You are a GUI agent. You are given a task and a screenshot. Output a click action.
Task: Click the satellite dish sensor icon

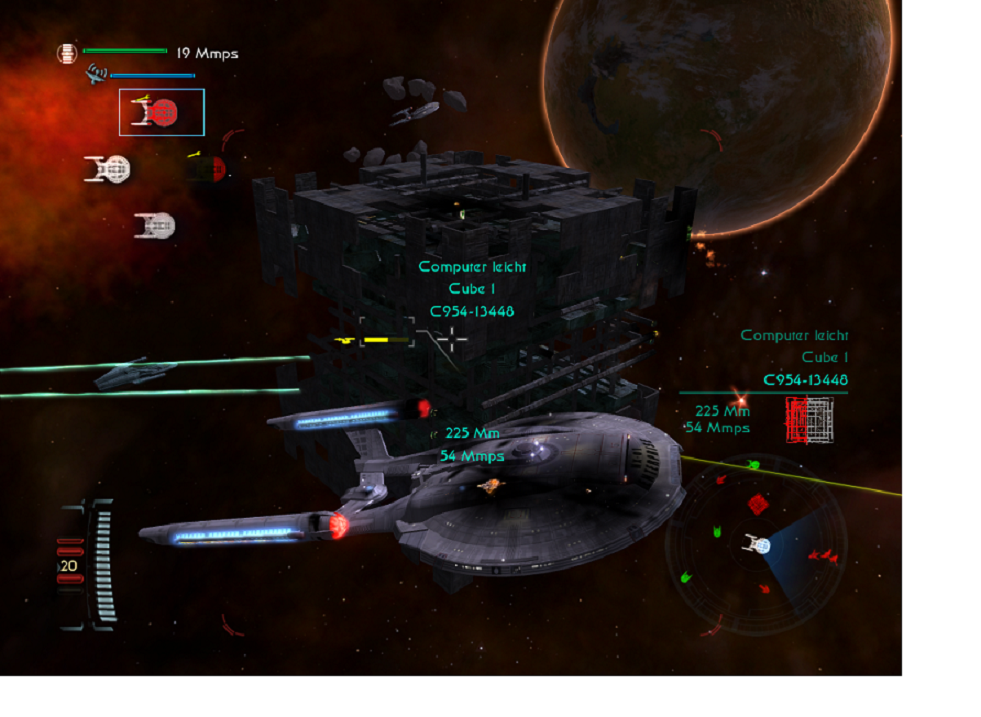(96, 72)
